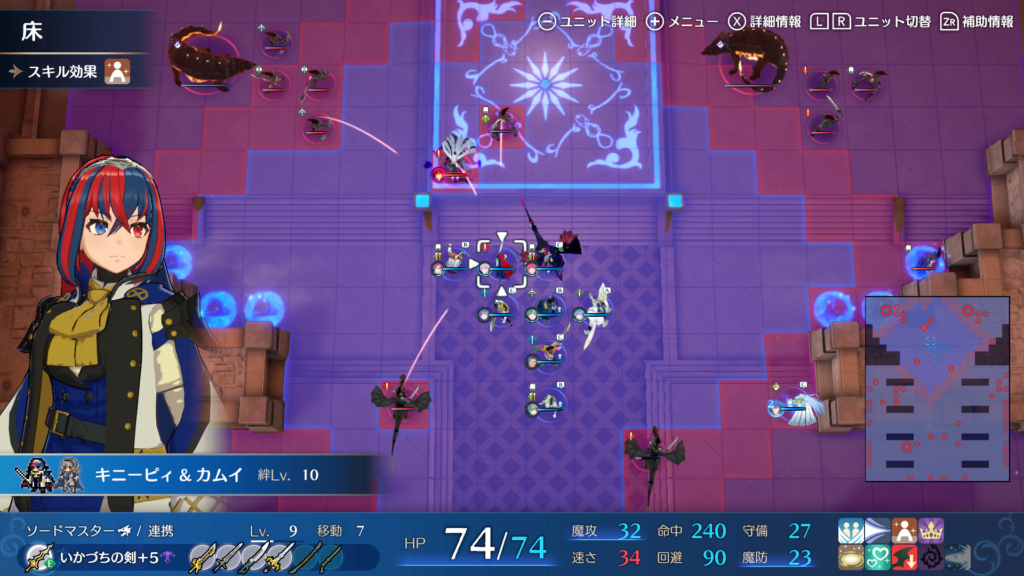Screen dimensions: 1024x576
Task: Choose the dark purple spiral skill icon
Action: point(931,557)
